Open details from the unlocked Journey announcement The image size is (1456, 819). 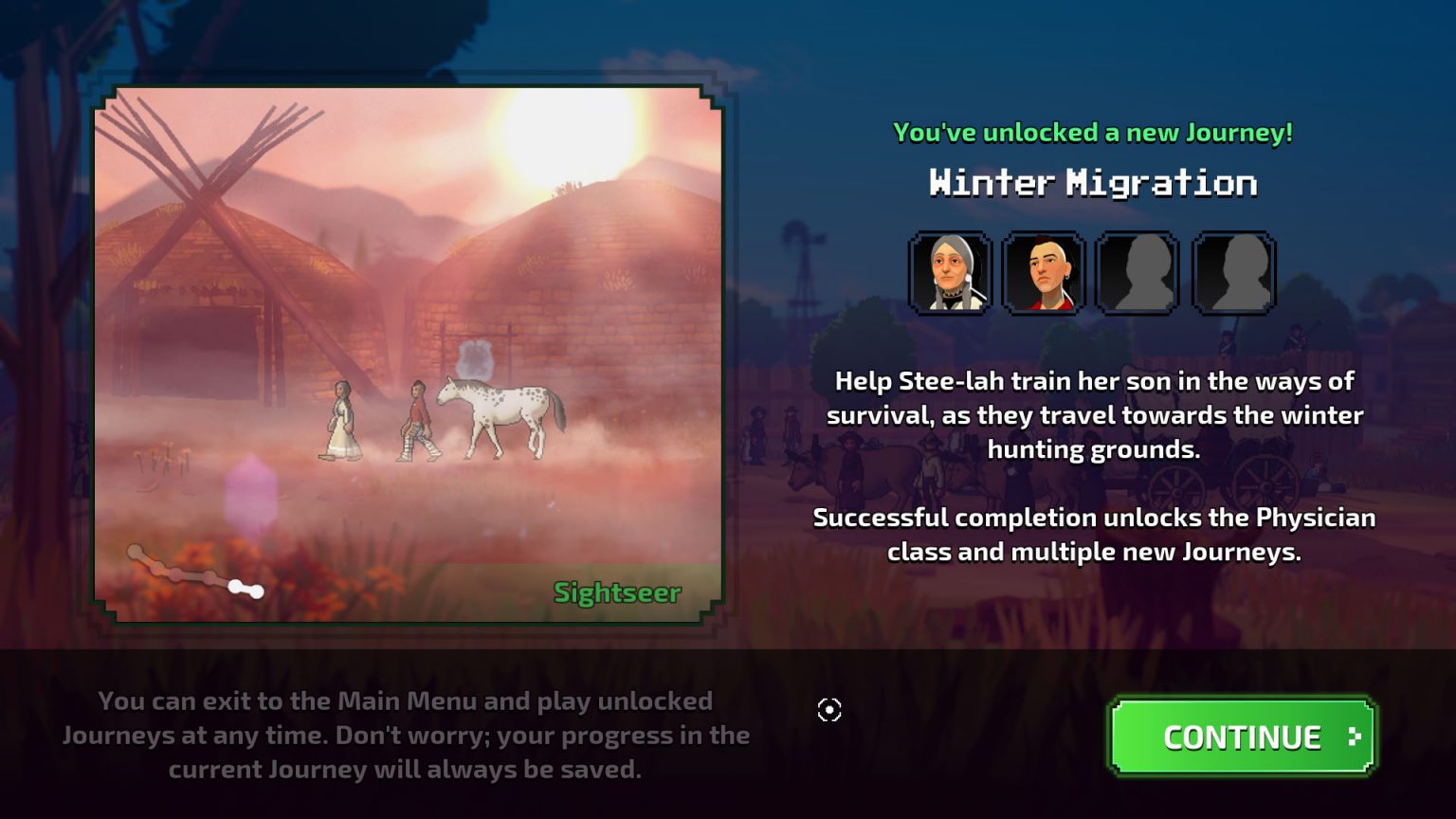tap(1092, 132)
